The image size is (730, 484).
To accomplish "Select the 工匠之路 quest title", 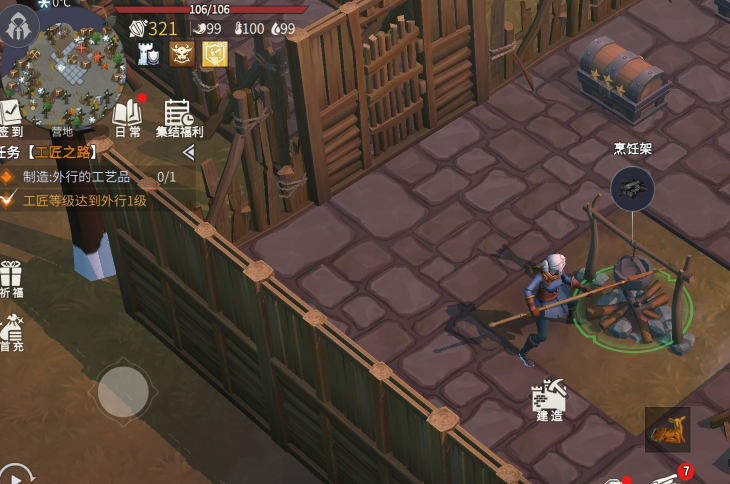I will click(x=62, y=152).
